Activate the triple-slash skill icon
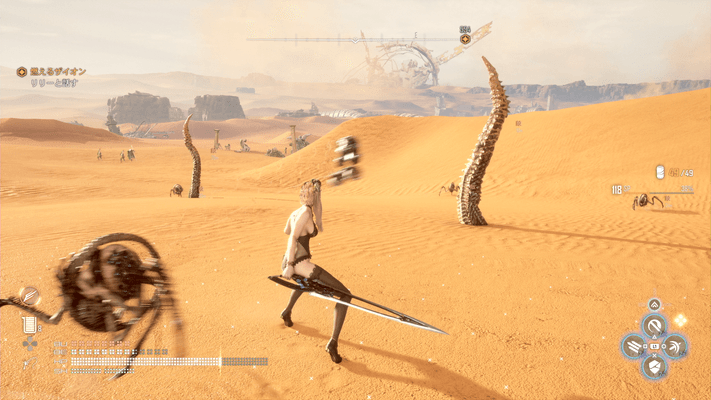711x400 pixels. (633, 346)
